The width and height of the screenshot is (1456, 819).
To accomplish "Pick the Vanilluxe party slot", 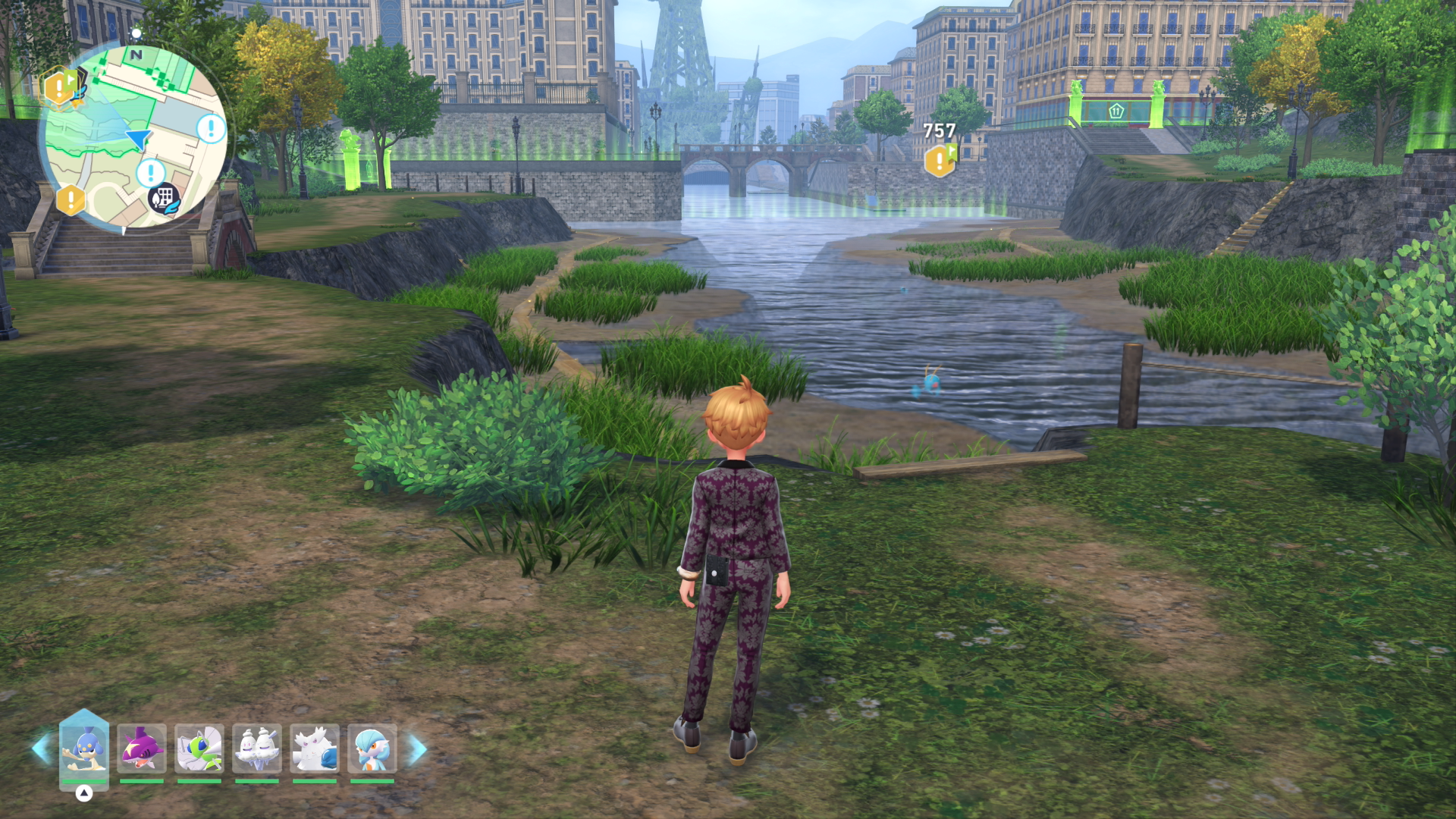I will [x=257, y=748].
